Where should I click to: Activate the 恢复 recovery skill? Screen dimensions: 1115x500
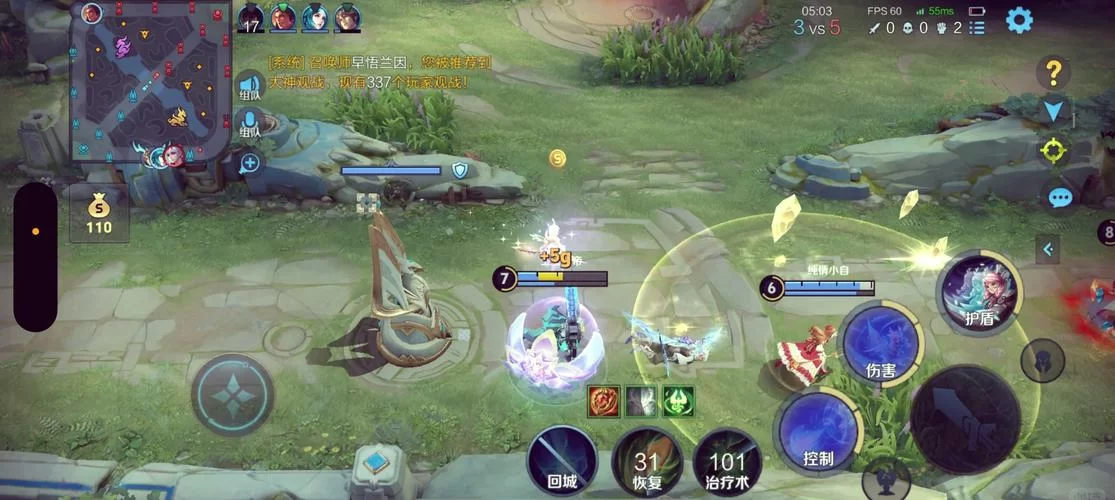[x=646, y=463]
